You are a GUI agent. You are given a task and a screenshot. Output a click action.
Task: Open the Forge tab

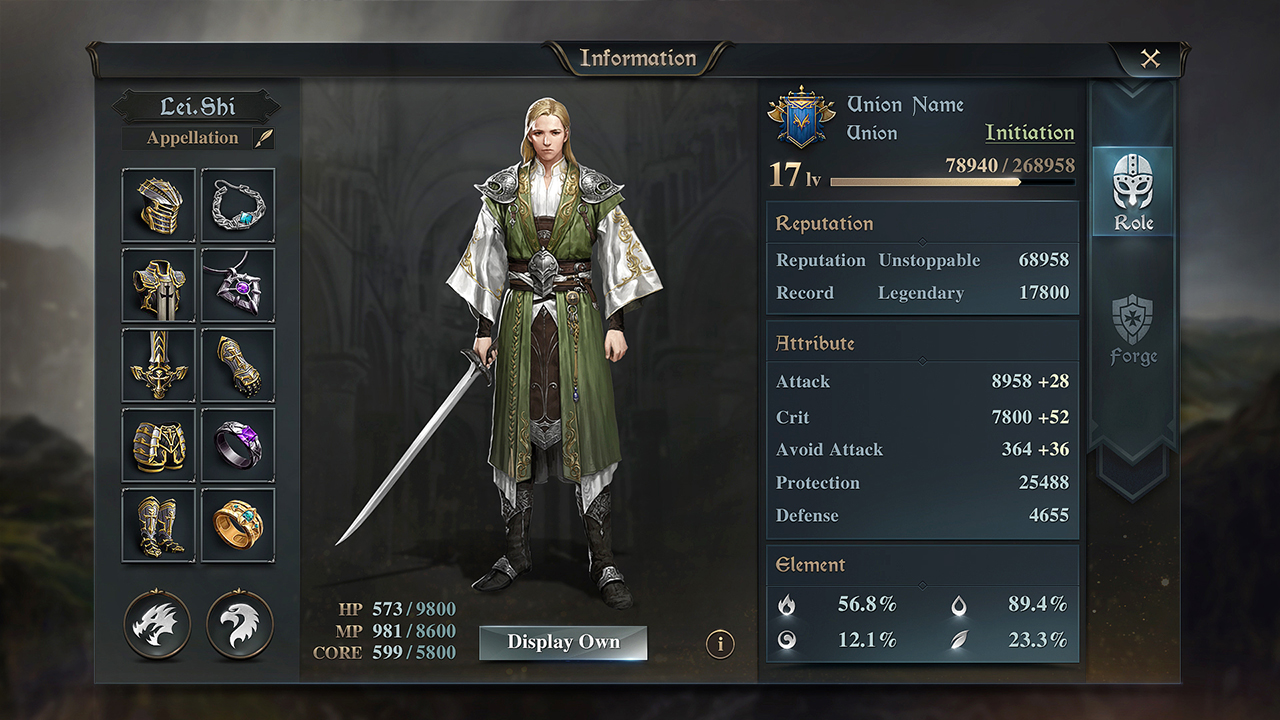[1133, 330]
